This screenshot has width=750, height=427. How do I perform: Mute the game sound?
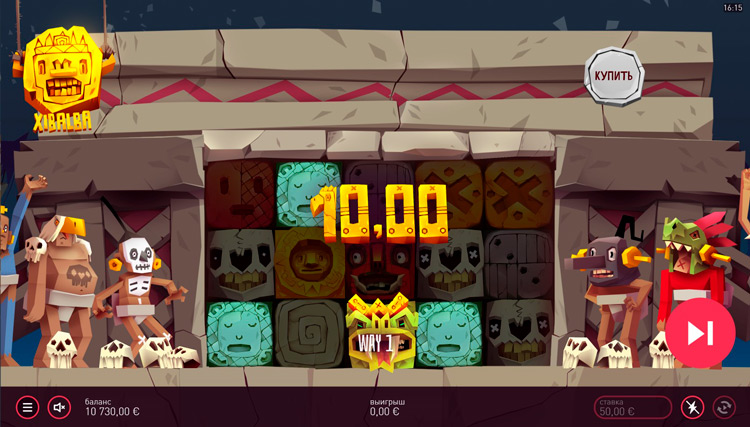point(59,407)
